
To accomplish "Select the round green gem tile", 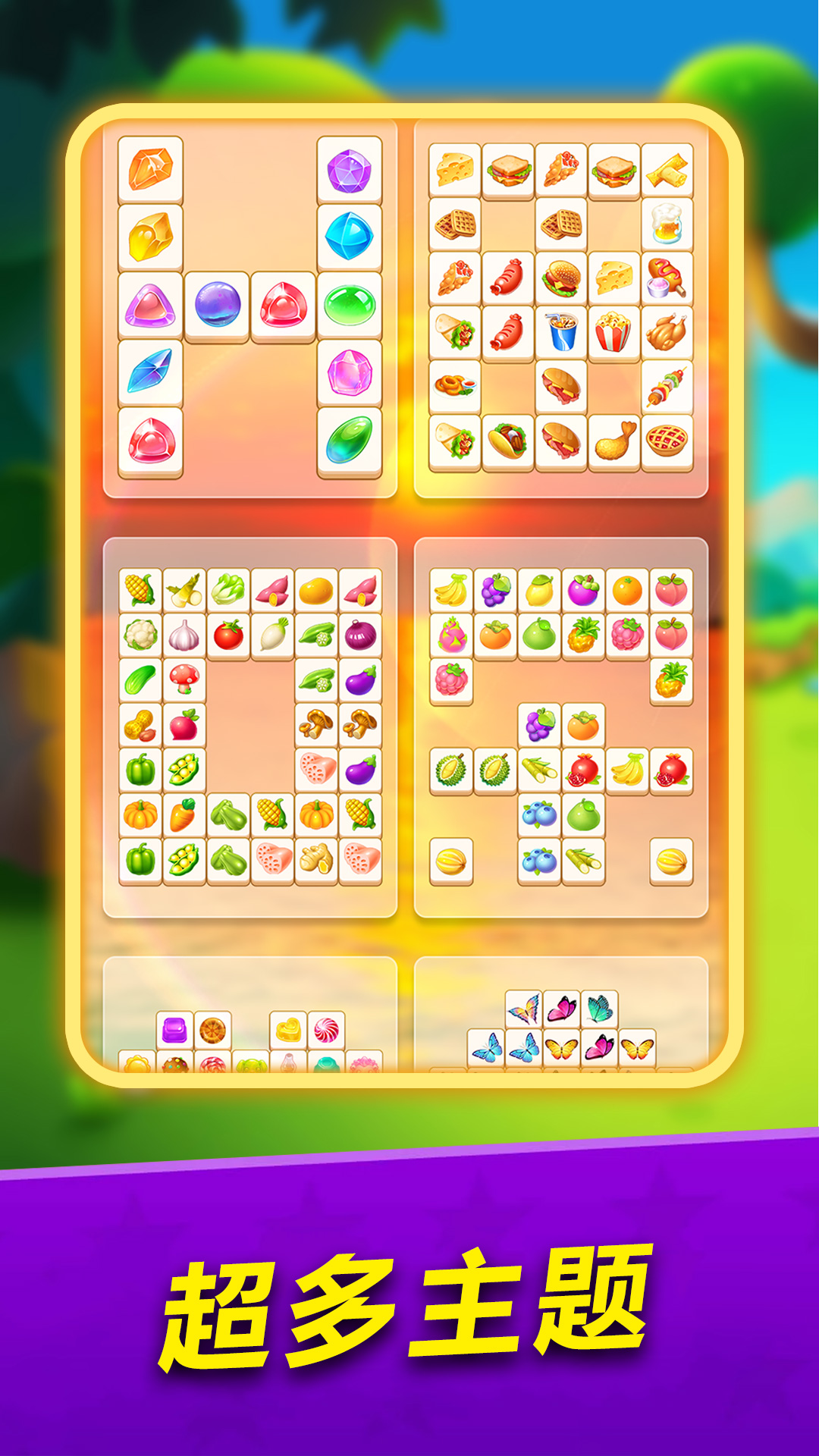I will point(349,305).
